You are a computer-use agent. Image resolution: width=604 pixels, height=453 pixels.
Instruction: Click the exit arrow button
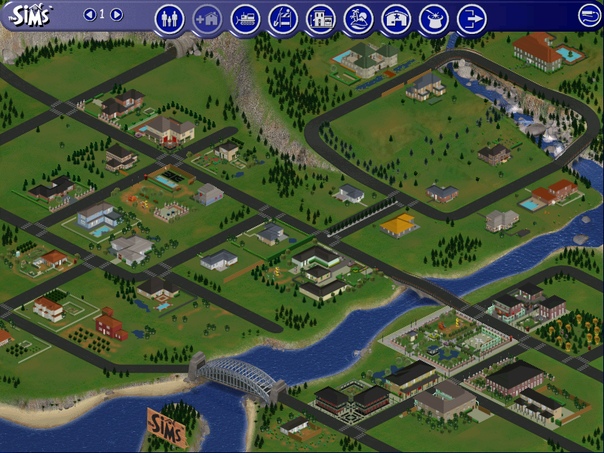tap(471, 18)
